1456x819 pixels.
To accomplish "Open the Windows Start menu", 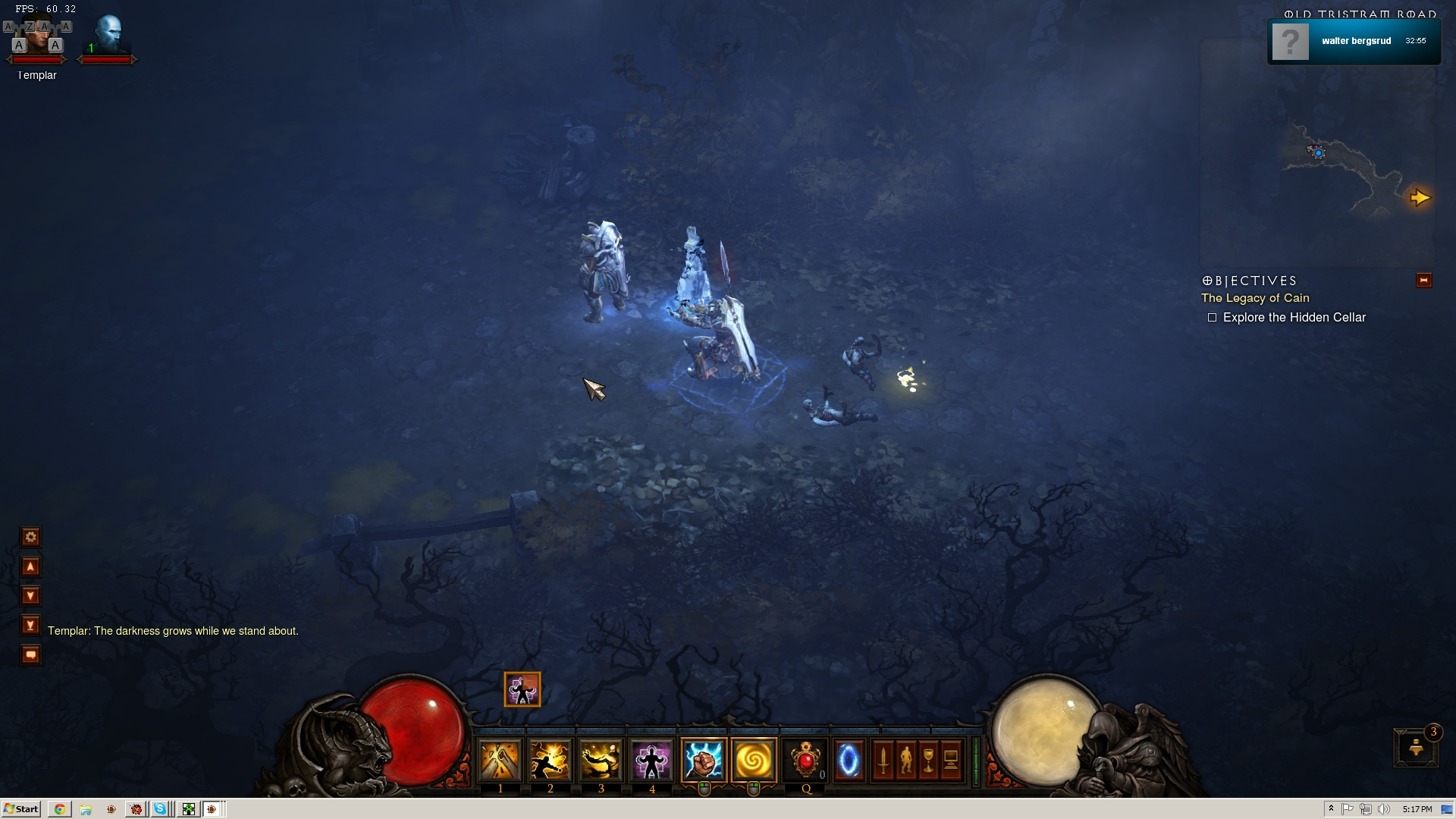I will [x=21, y=809].
